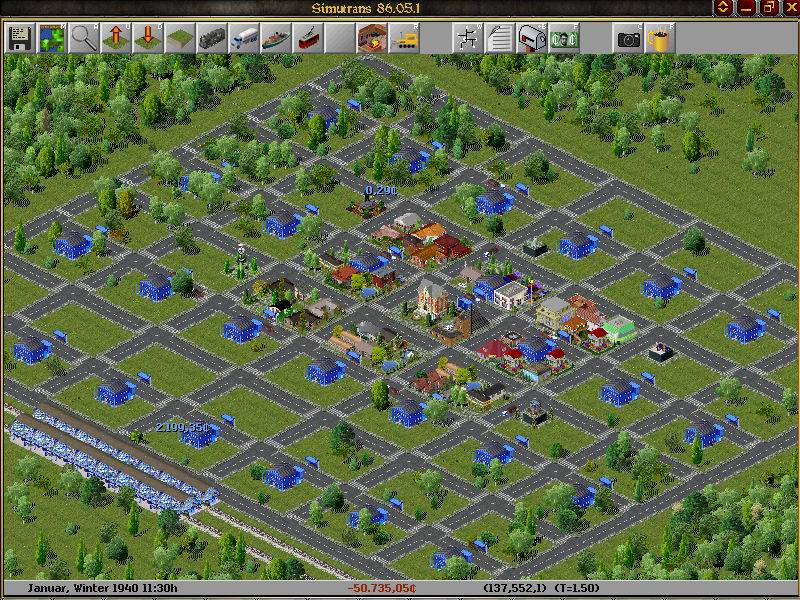
Task: Open the mailbox message window
Action: tap(532, 38)
